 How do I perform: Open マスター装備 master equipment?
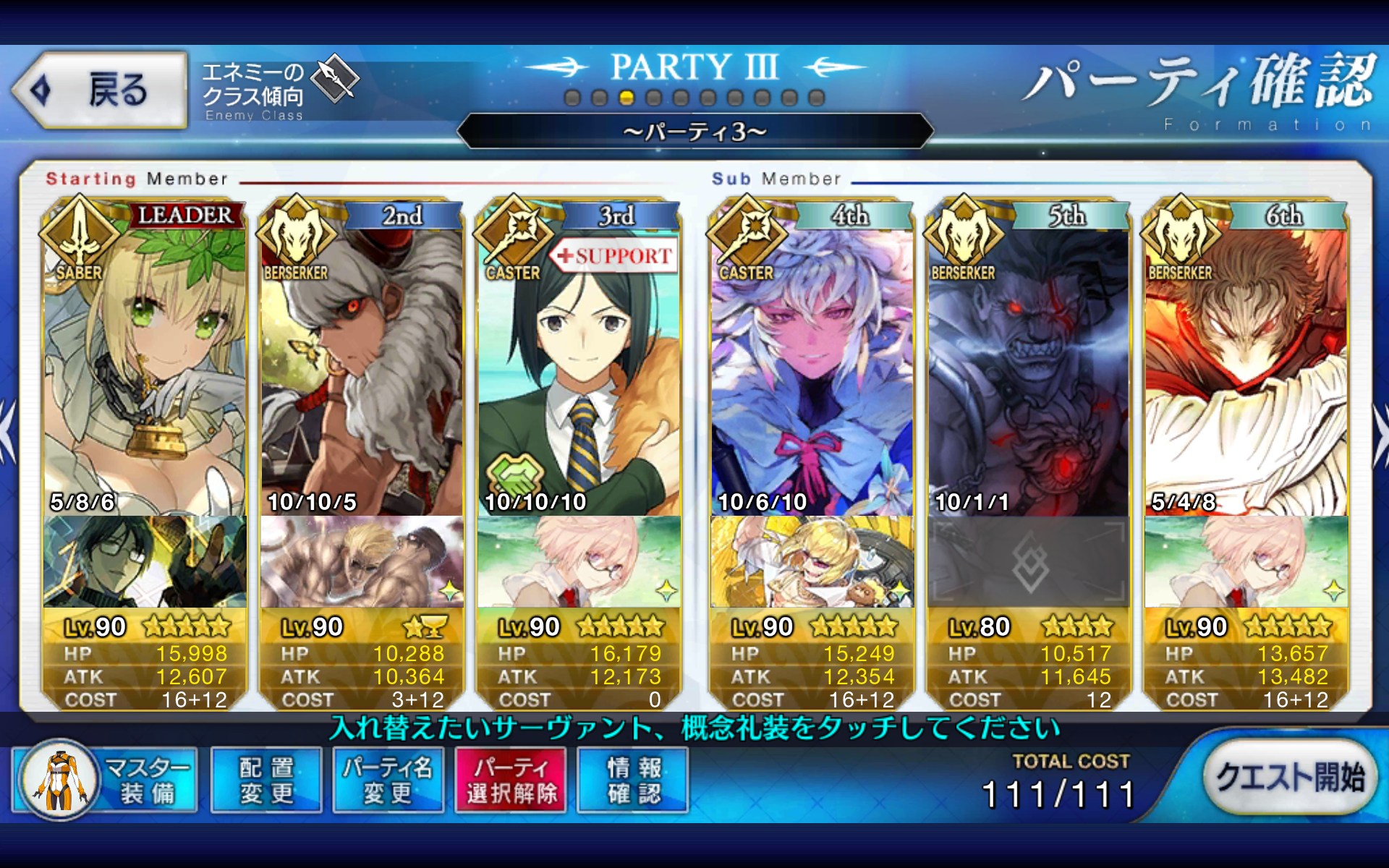pos(106,781)
